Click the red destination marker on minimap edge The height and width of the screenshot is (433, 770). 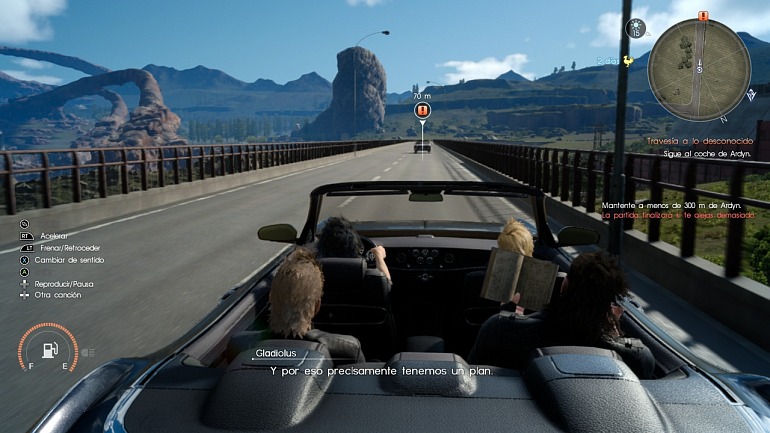(x=702, y=16)
